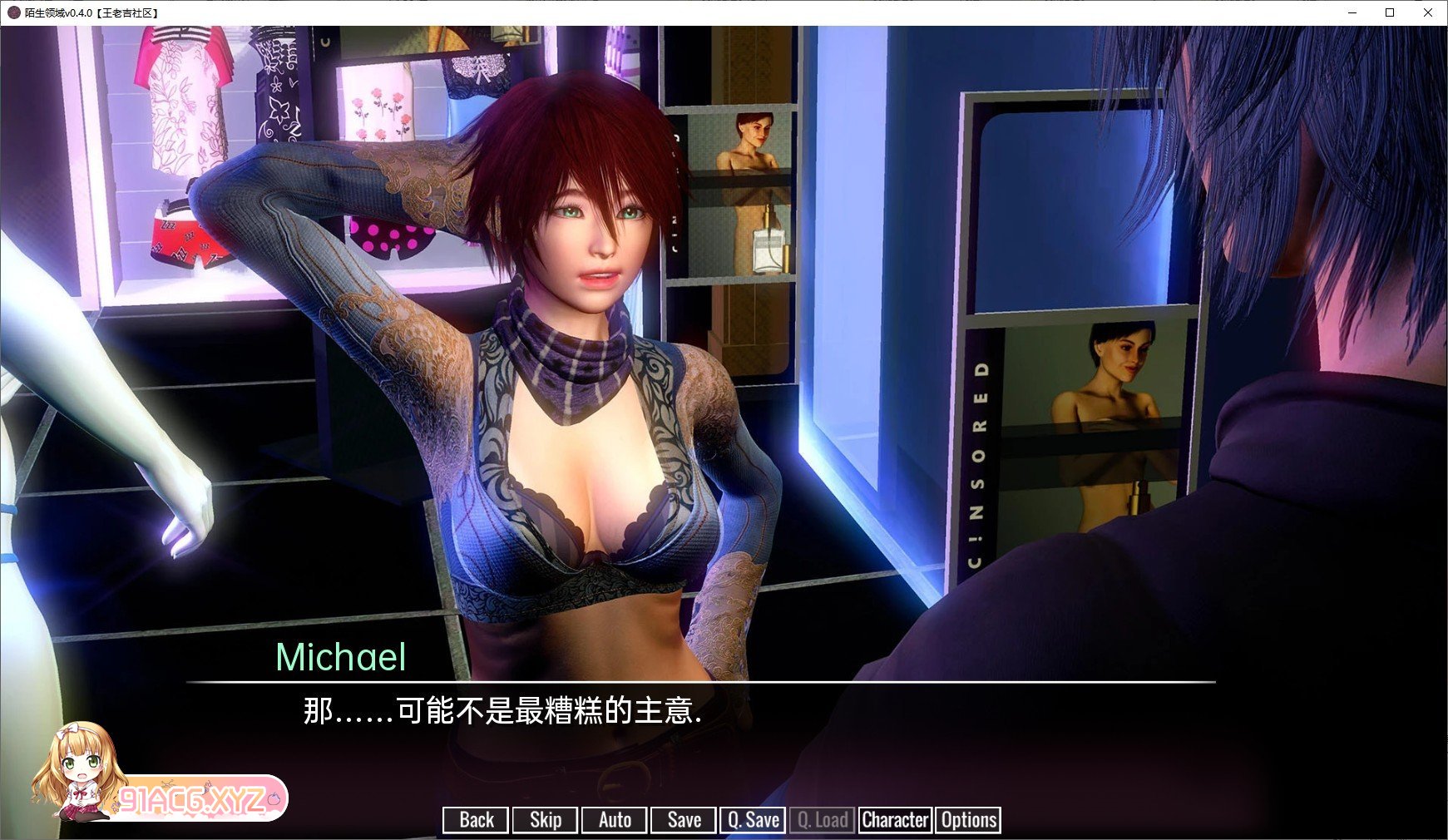Screen dimensions: 1448x840
Task: Open the Character screen
Action: pos(895,820)
